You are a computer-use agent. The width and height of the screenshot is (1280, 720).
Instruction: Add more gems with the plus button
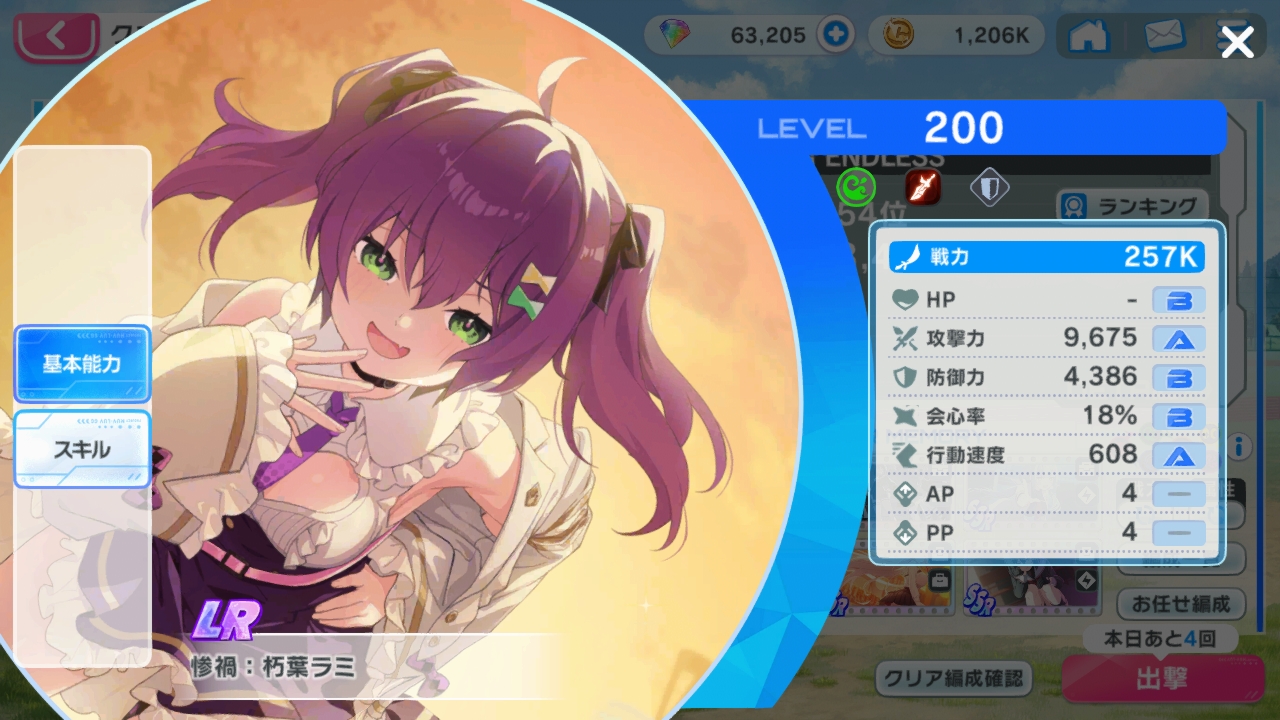tap(833, 35)
